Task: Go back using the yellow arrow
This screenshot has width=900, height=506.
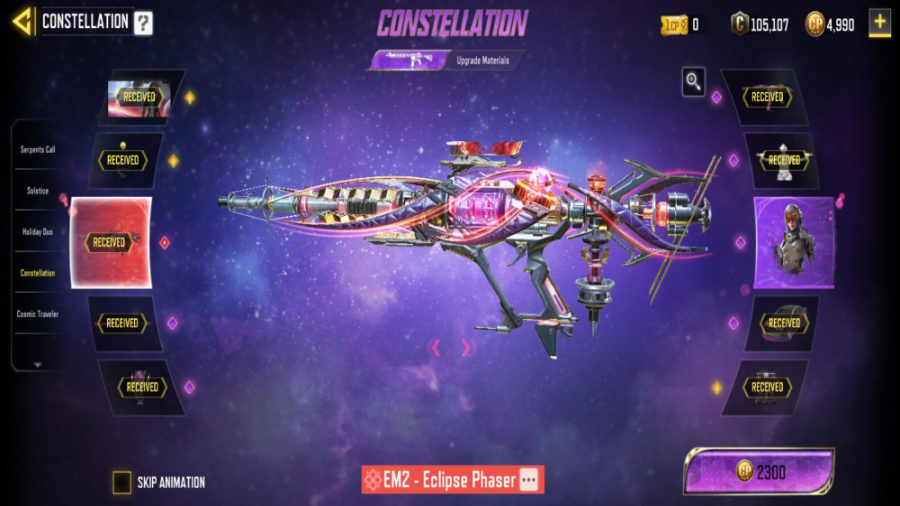Action: tap(21, 21)
